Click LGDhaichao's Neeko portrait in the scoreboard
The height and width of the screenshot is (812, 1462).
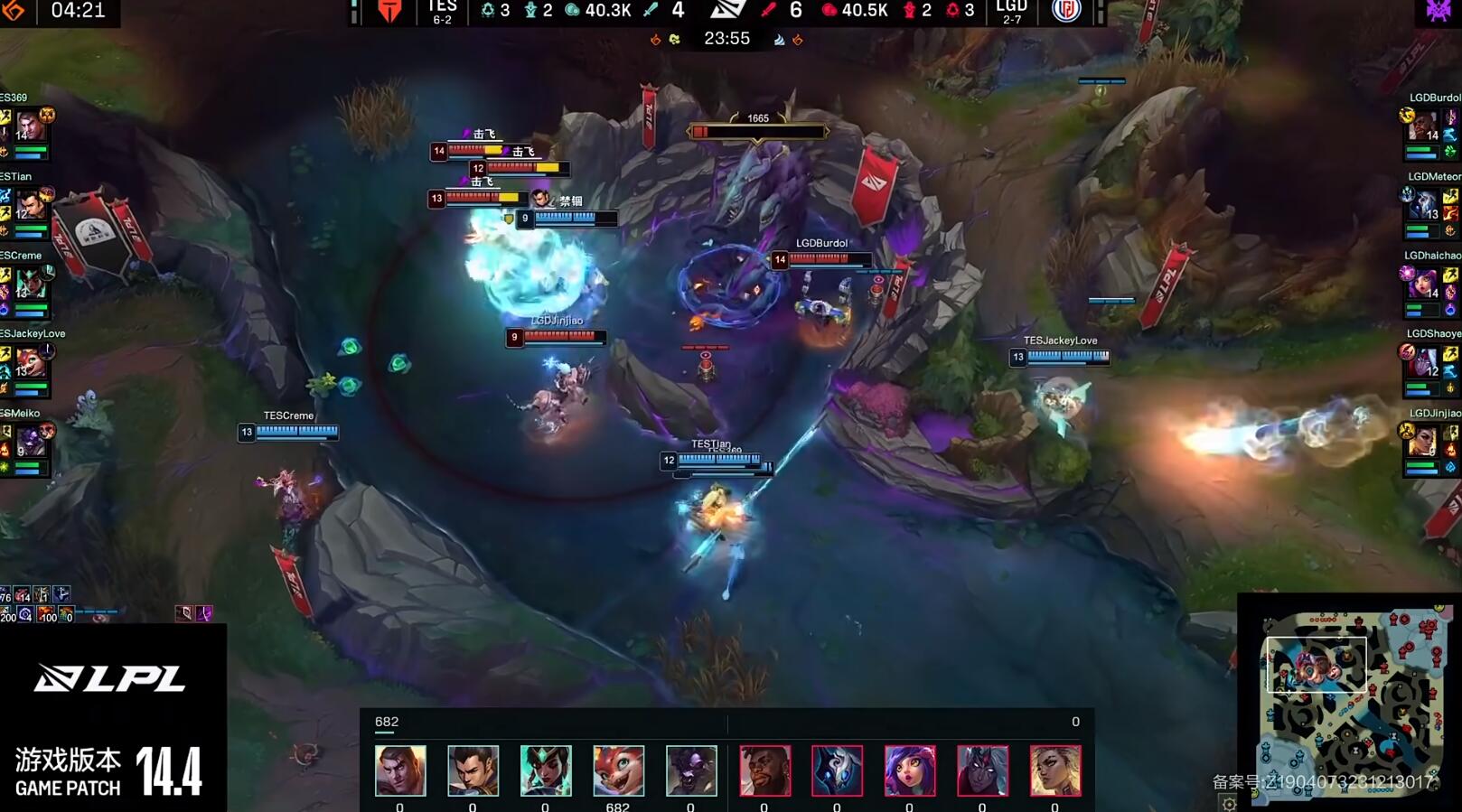[1423, 283]
